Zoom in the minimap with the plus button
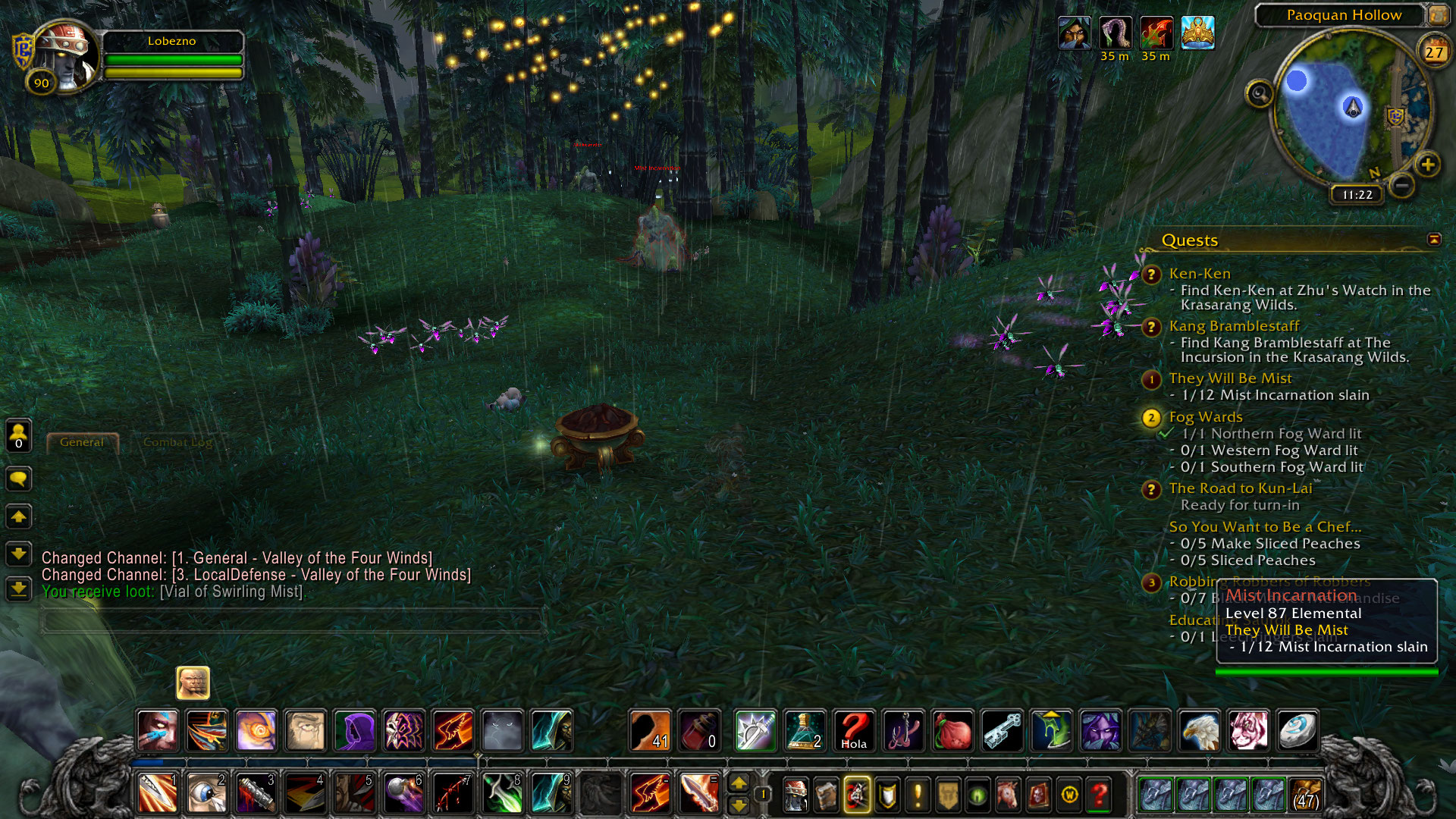Image resolution: width=1456 pixels, height=819 pixels. point(1427,165)
